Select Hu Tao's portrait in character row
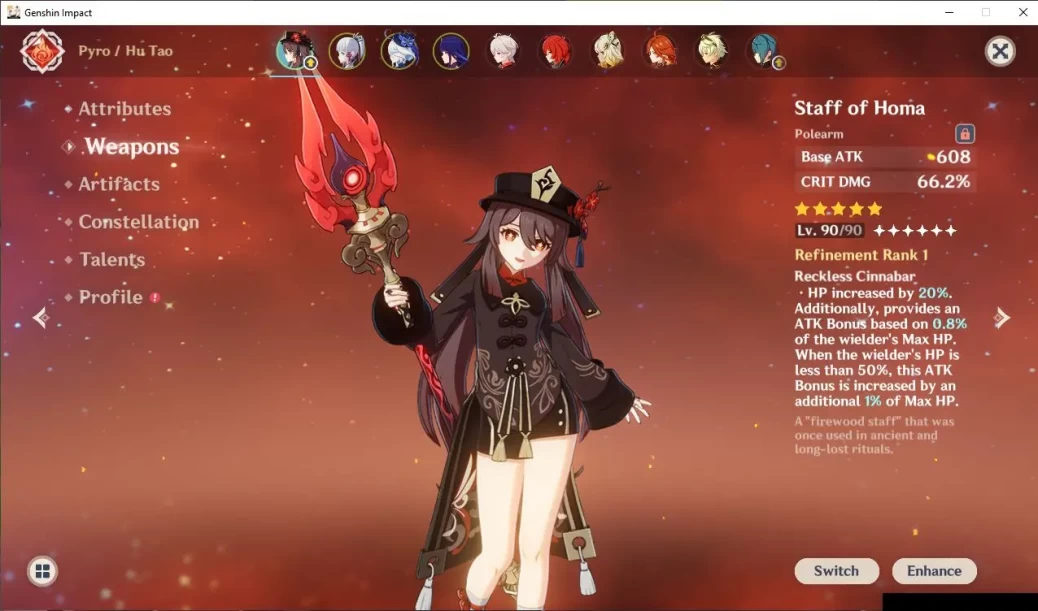This screenshot has width=1038, height=611. pos(295,50)
